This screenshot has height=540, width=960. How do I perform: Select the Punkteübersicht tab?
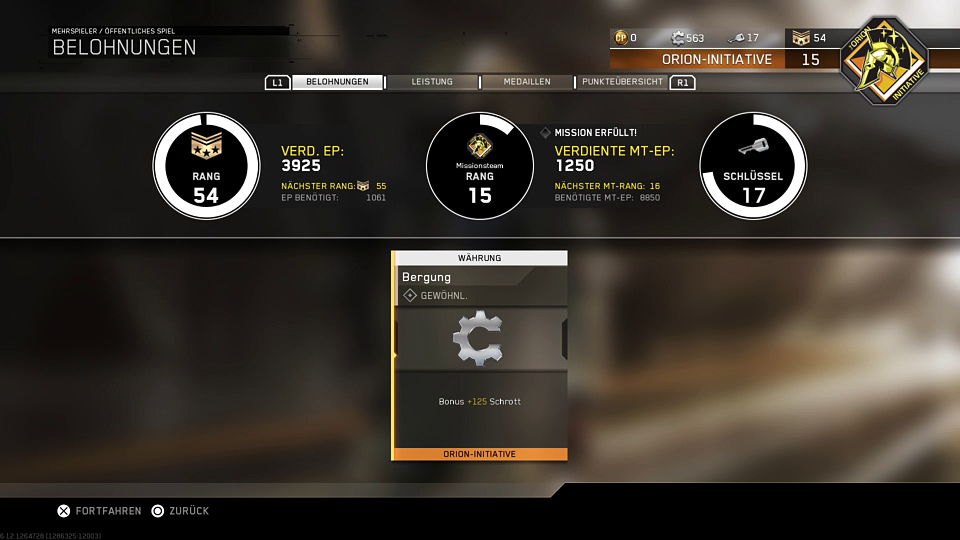point(622,82)
